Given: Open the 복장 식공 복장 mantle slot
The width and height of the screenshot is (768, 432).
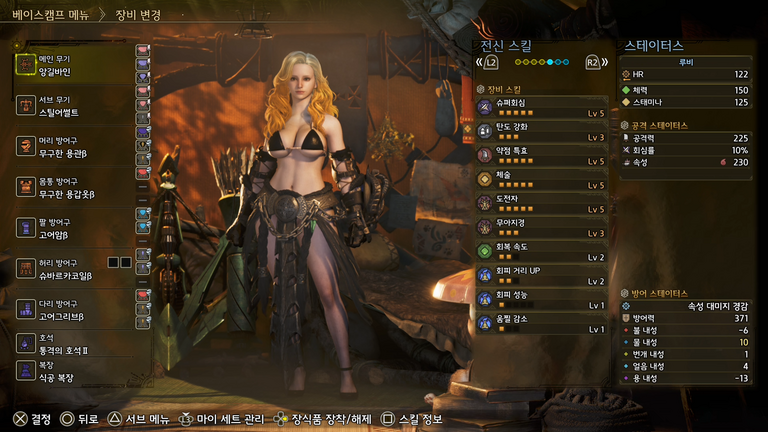Looking at the screenshot, I should (x=70, y=372).
